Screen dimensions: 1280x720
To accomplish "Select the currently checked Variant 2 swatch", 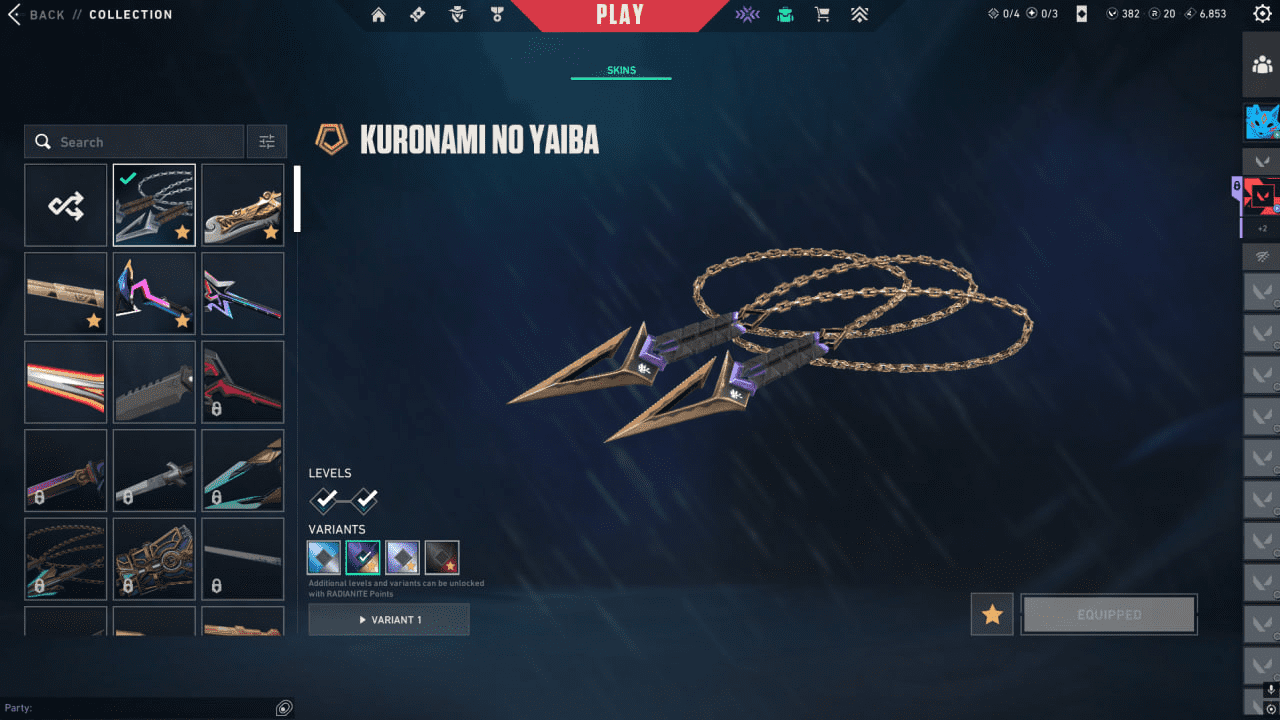I will click(362, 556).
